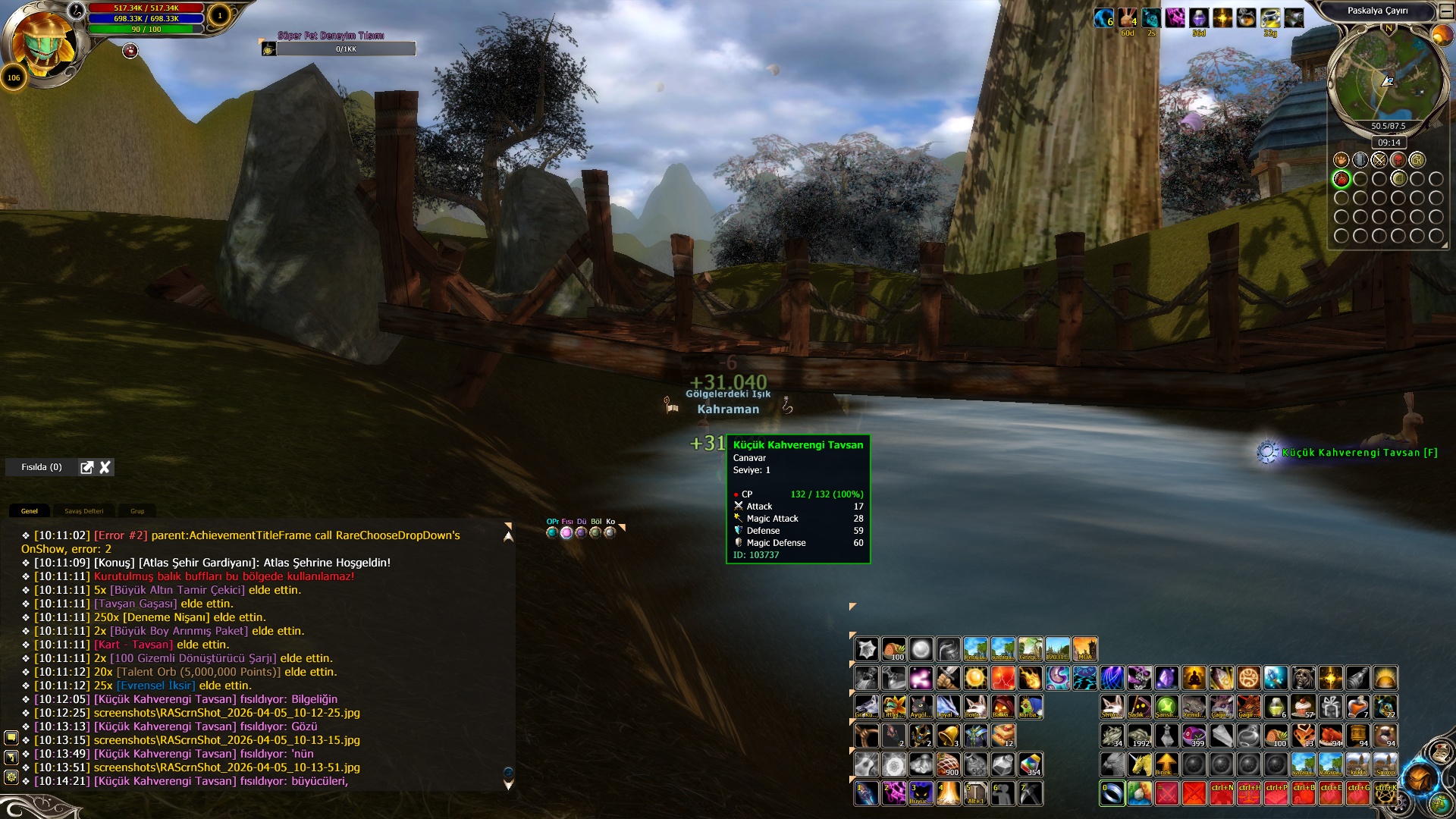Use the golden unicorn mount icon

coord(1139,764)
